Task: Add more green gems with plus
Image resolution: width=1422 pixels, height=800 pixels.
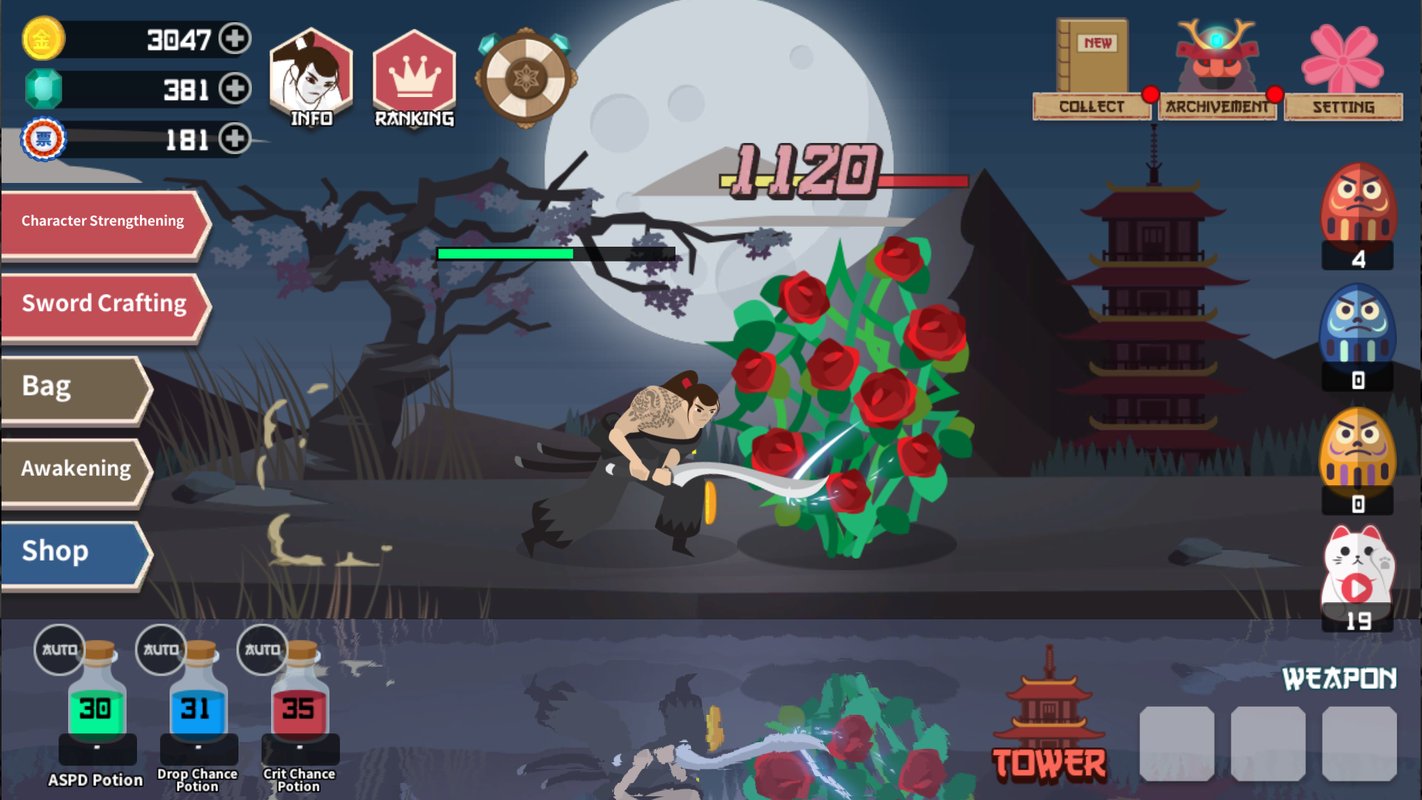Action: (235, 89)
